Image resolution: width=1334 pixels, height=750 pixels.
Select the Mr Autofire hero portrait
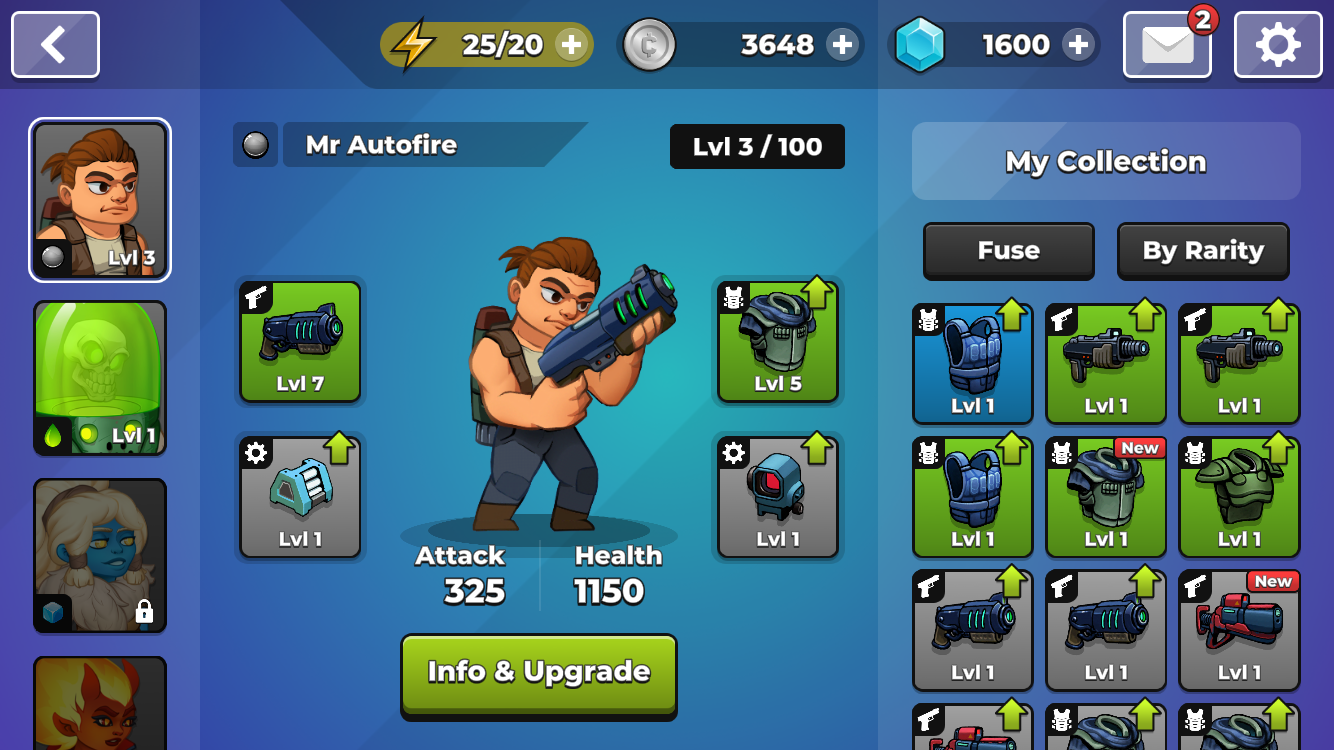pyautogui.click(x=100, y=200)
